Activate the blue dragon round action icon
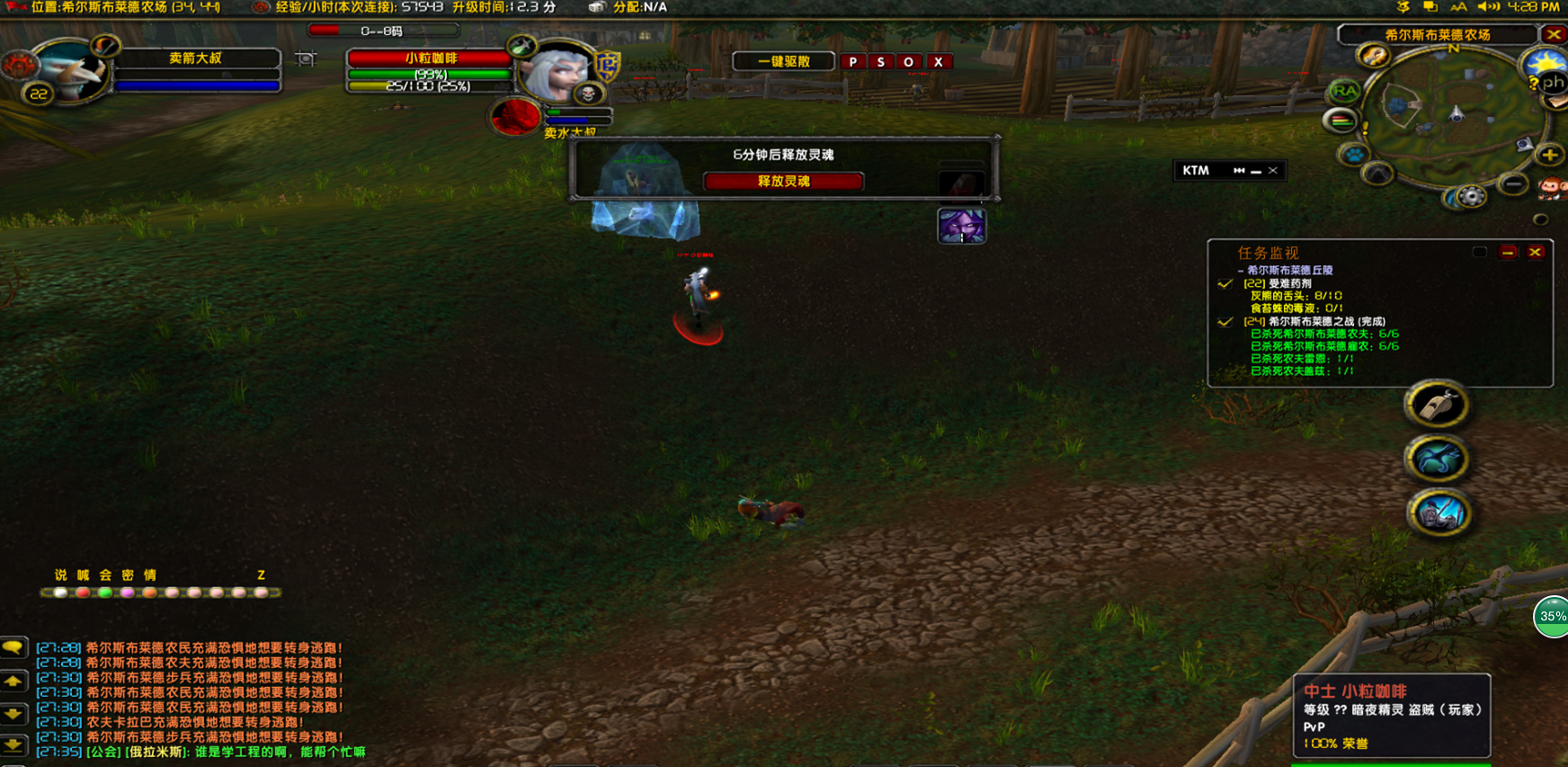1568x767 pixels. (1437, 459)
